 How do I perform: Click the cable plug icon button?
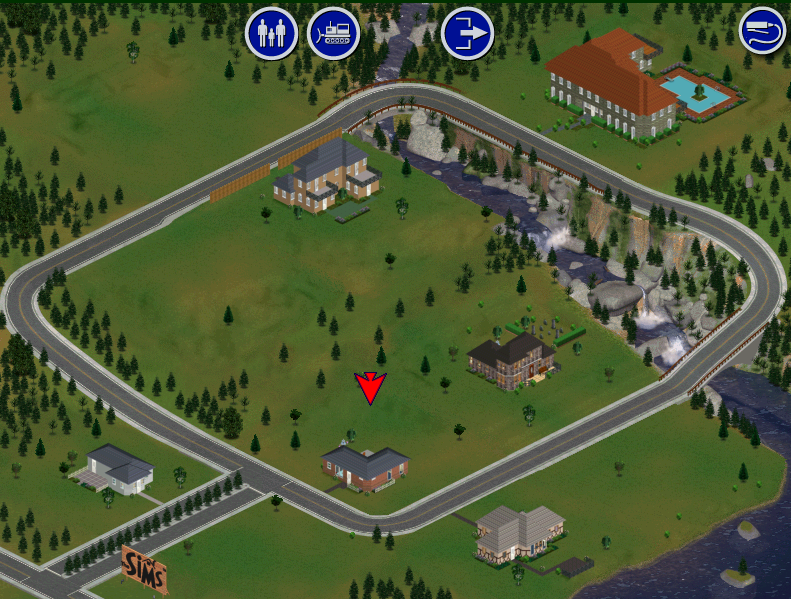763,31
